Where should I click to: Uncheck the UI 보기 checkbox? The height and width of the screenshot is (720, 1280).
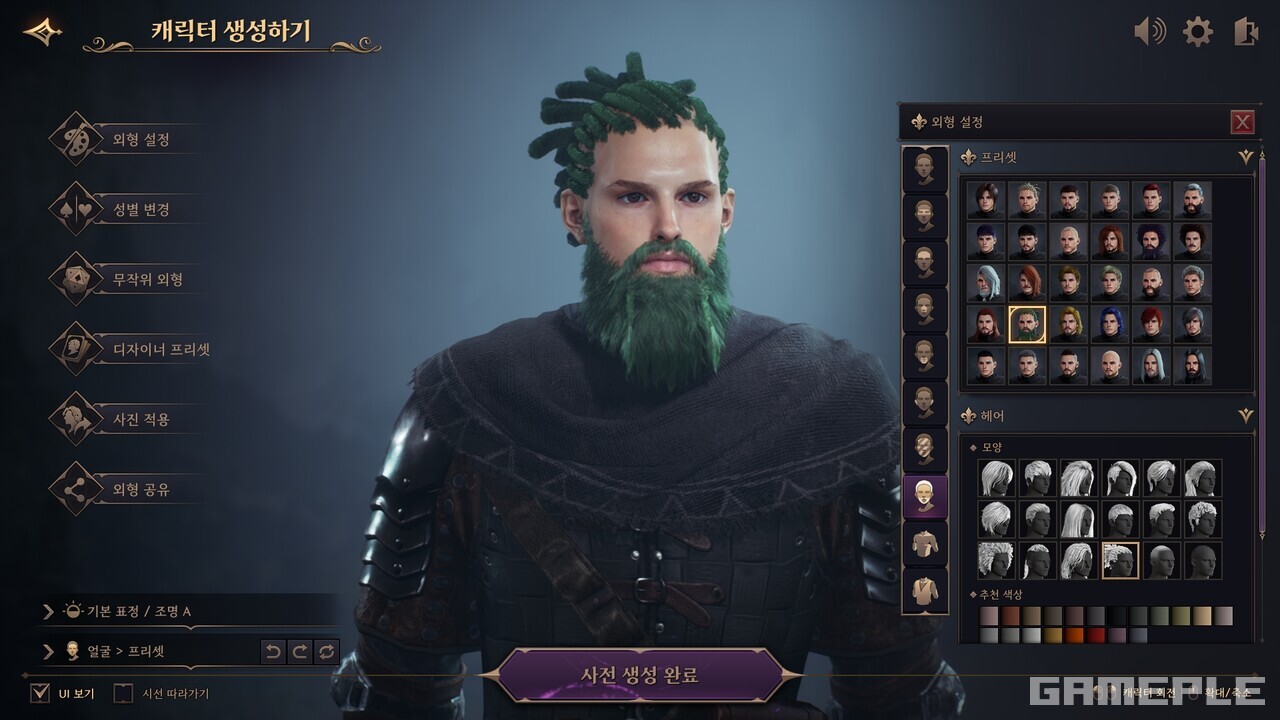pyautogui.click(x=39, y=691)
